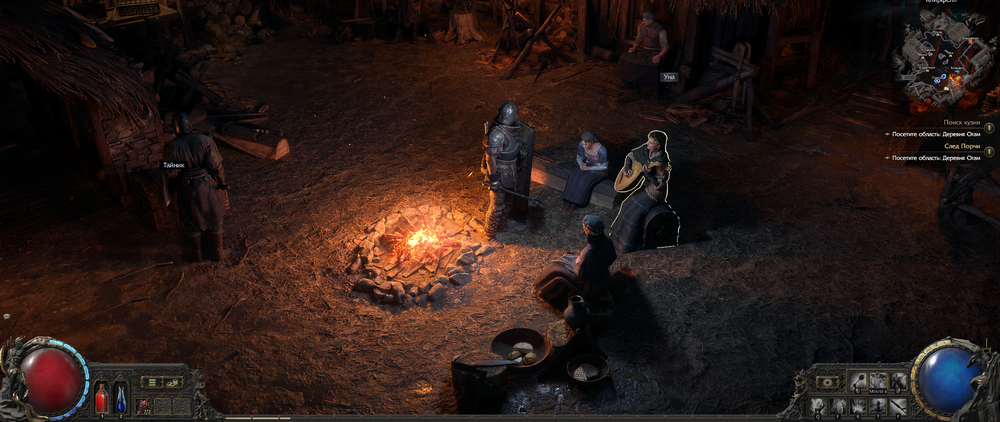Use the red life flask
This screenshot has height=422, width=1000.
coord(101,398)
